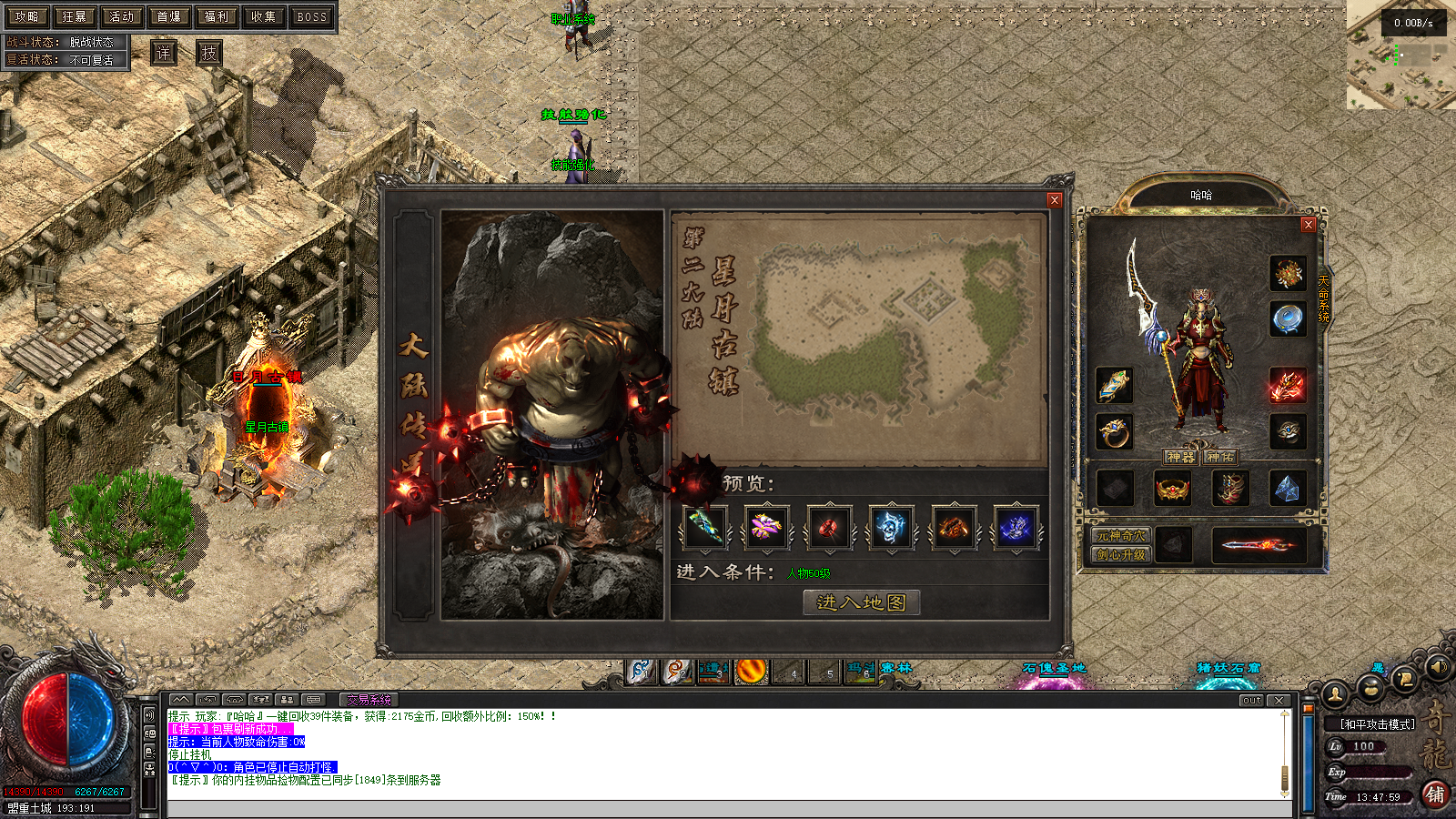Open the 福利 benefits menu
Screen dimensions: 1456x819
tap(217, 16)
